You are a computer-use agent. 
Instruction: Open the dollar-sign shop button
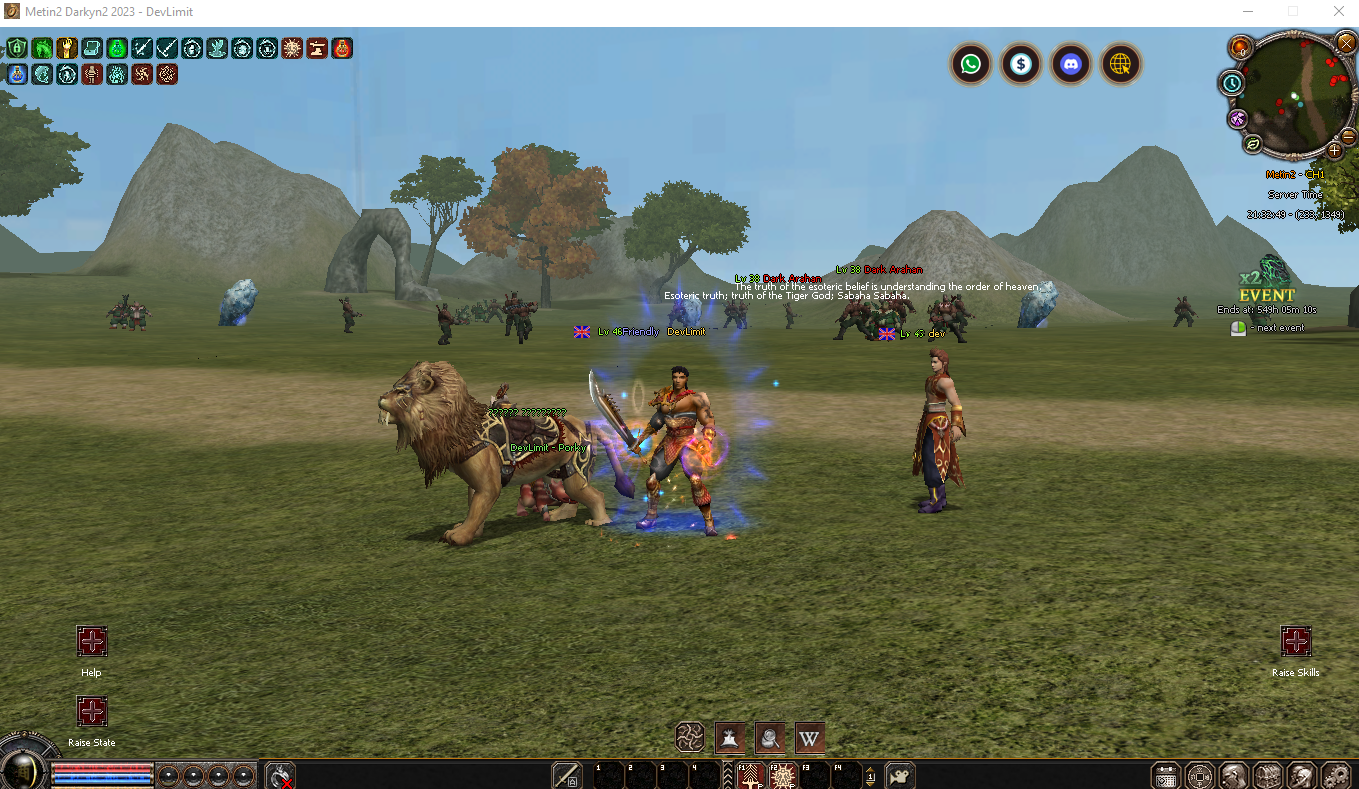1020,65
